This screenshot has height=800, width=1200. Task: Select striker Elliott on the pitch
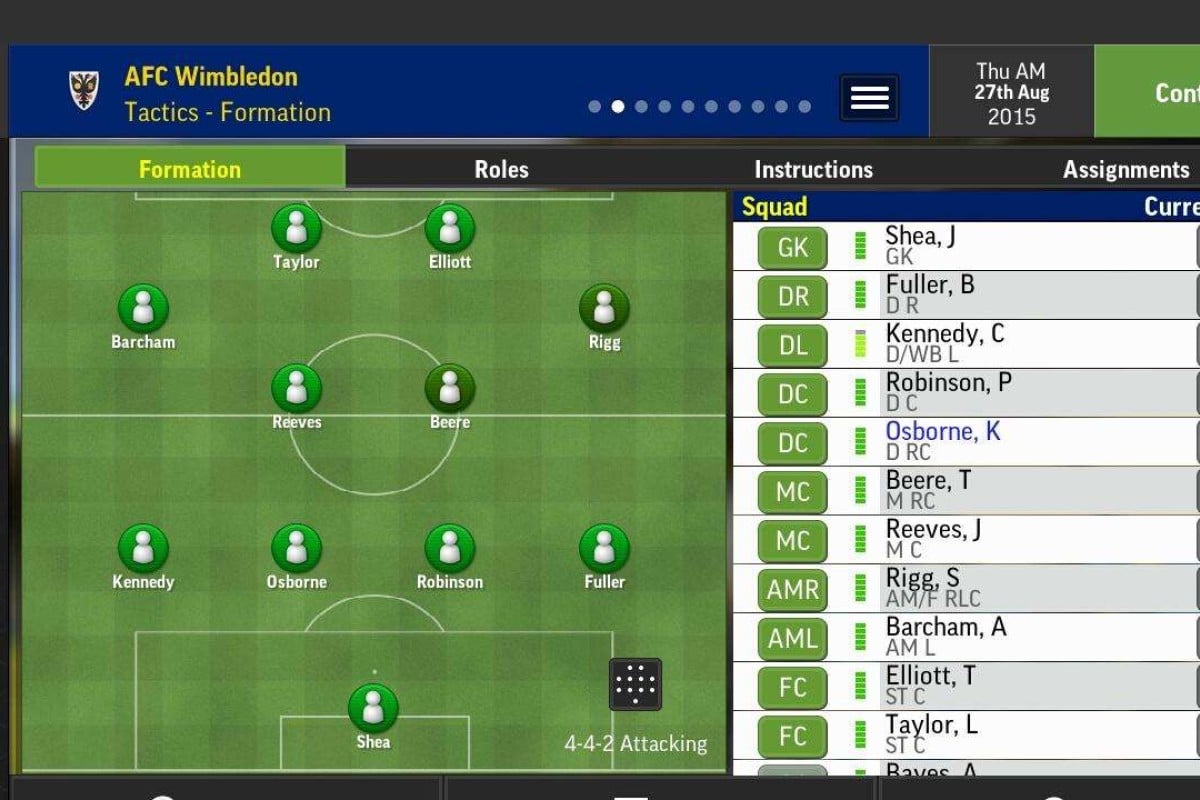pyautogui.click(x=450, y=229)
